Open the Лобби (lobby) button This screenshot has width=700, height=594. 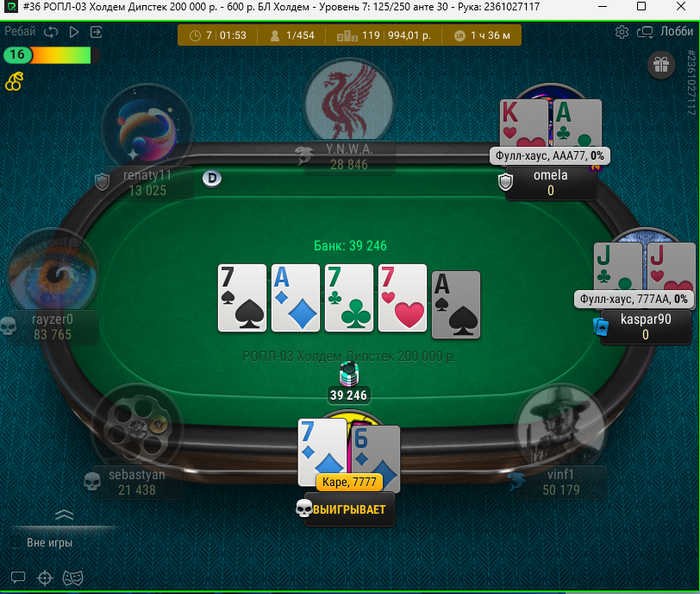point(676,32)
